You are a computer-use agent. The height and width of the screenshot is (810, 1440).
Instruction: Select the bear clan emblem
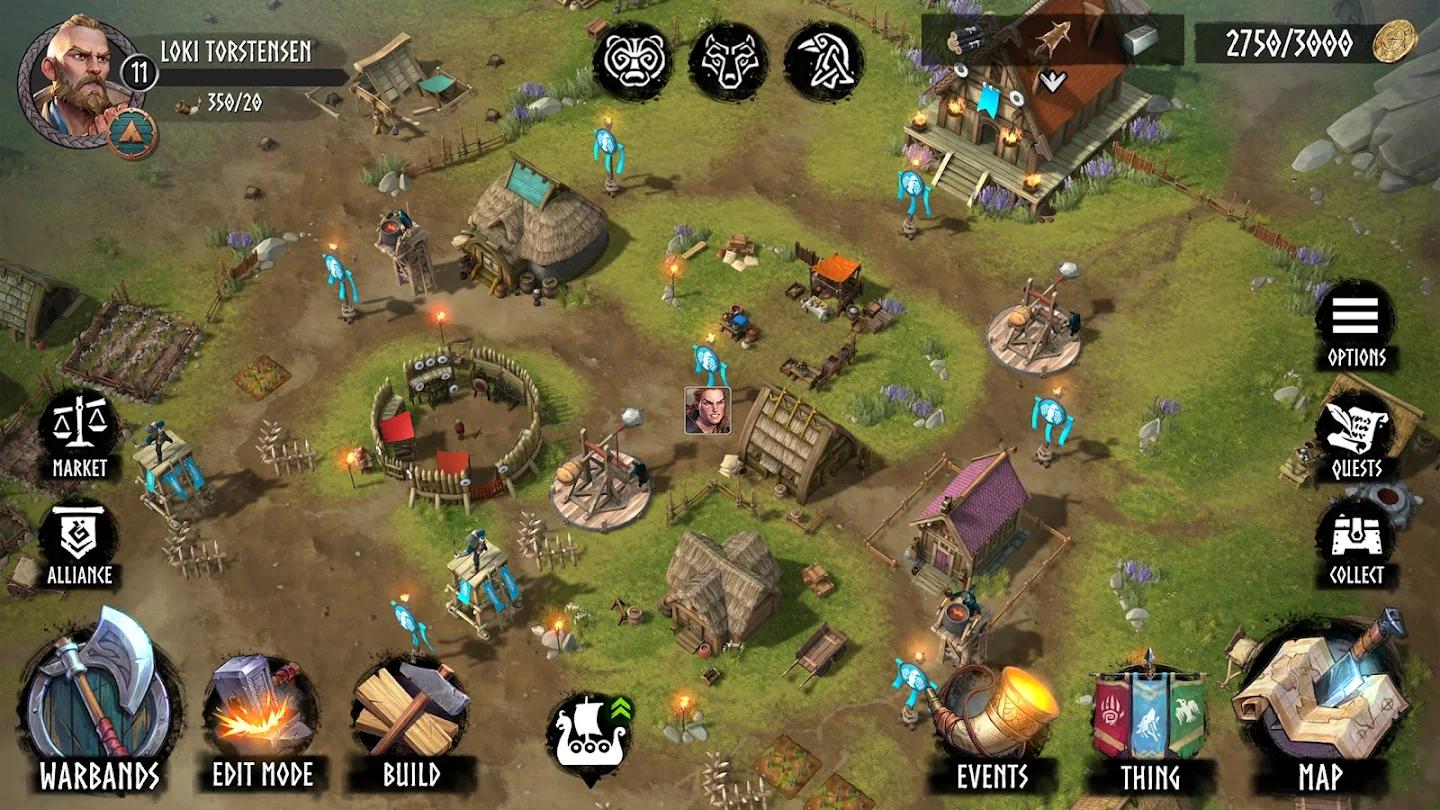632,61
